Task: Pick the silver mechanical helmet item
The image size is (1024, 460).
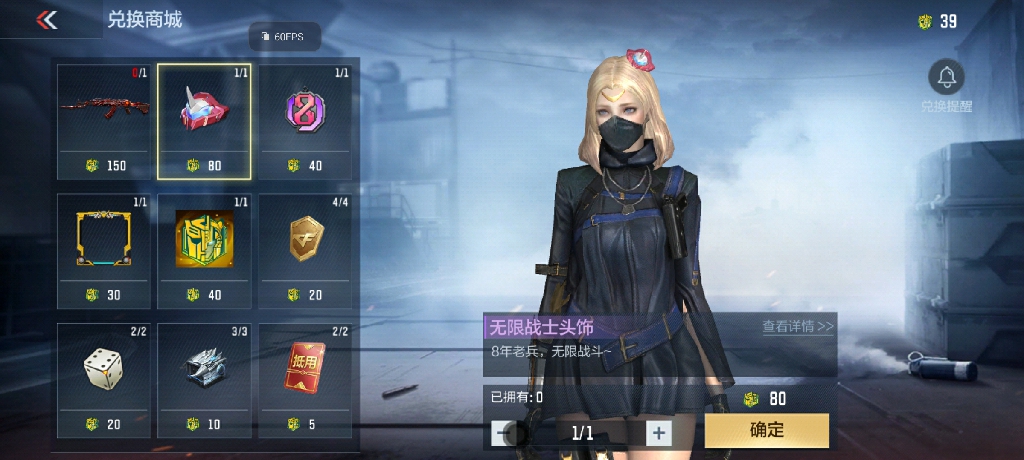Action: [x=205, y=370]
